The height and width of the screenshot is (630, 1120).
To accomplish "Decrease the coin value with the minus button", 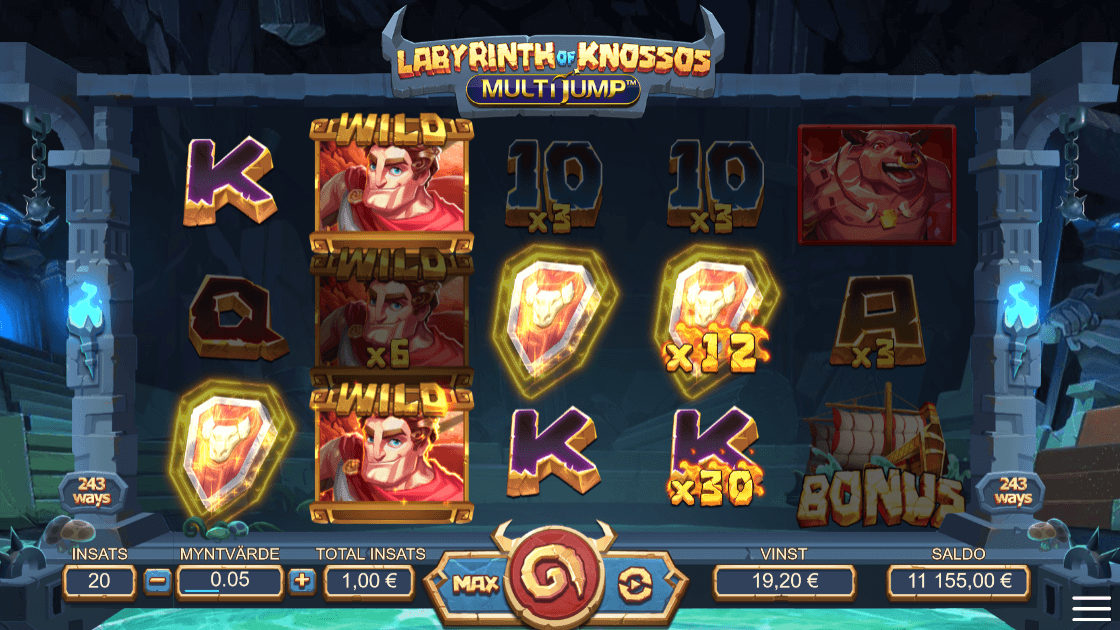I will point(157,581).
